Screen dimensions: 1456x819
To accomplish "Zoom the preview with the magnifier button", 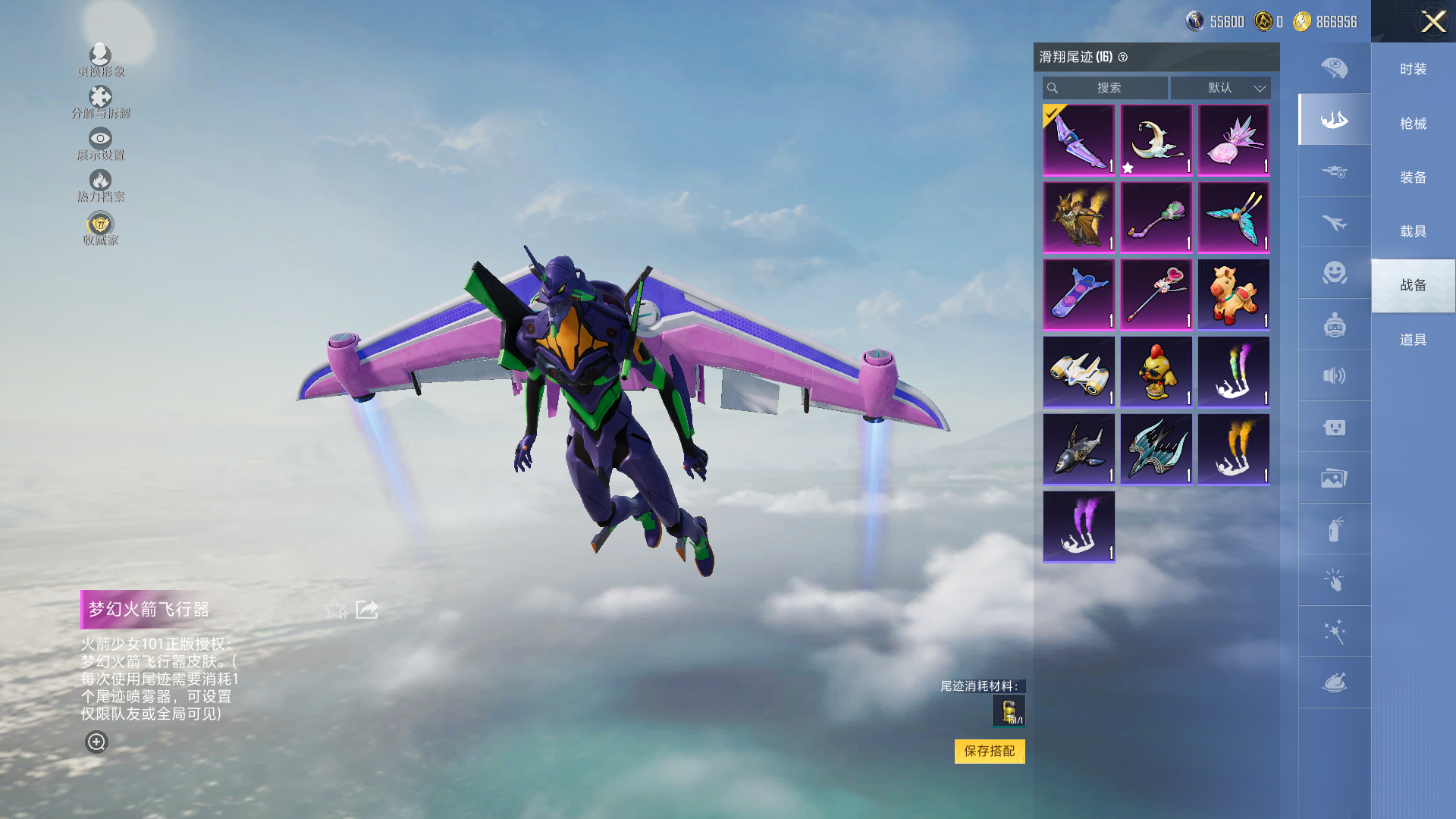I will (96, 742).
